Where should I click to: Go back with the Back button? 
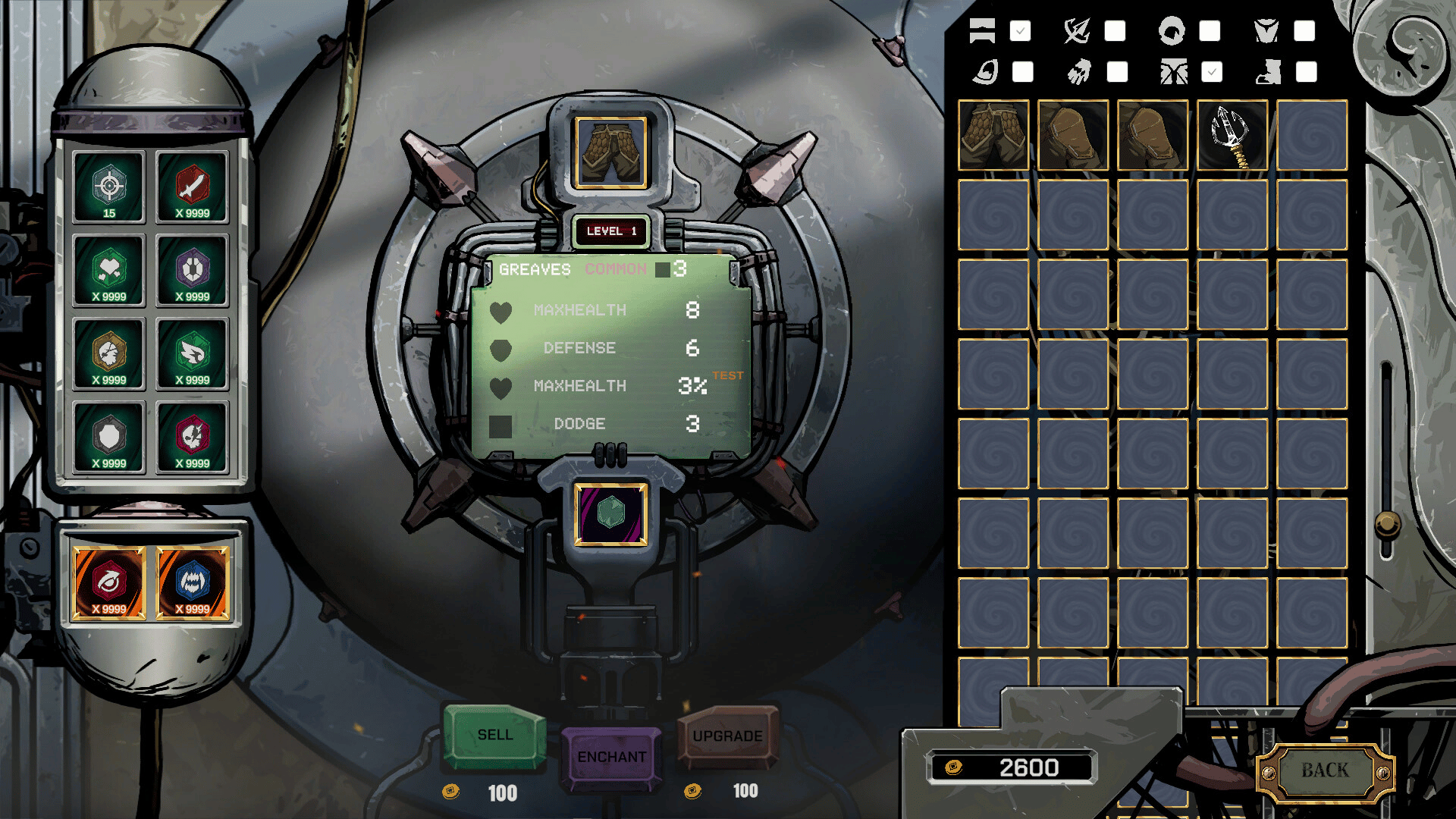pyautogui.click(x=1325, y=770)
